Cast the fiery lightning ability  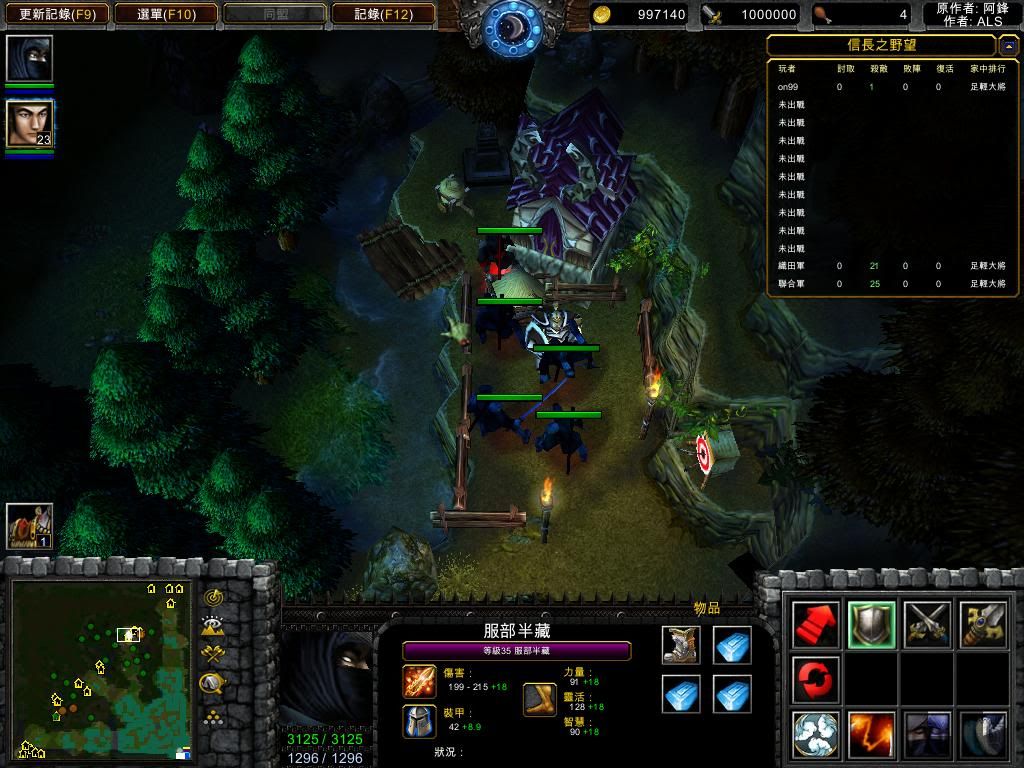click(x=871, y=734)
